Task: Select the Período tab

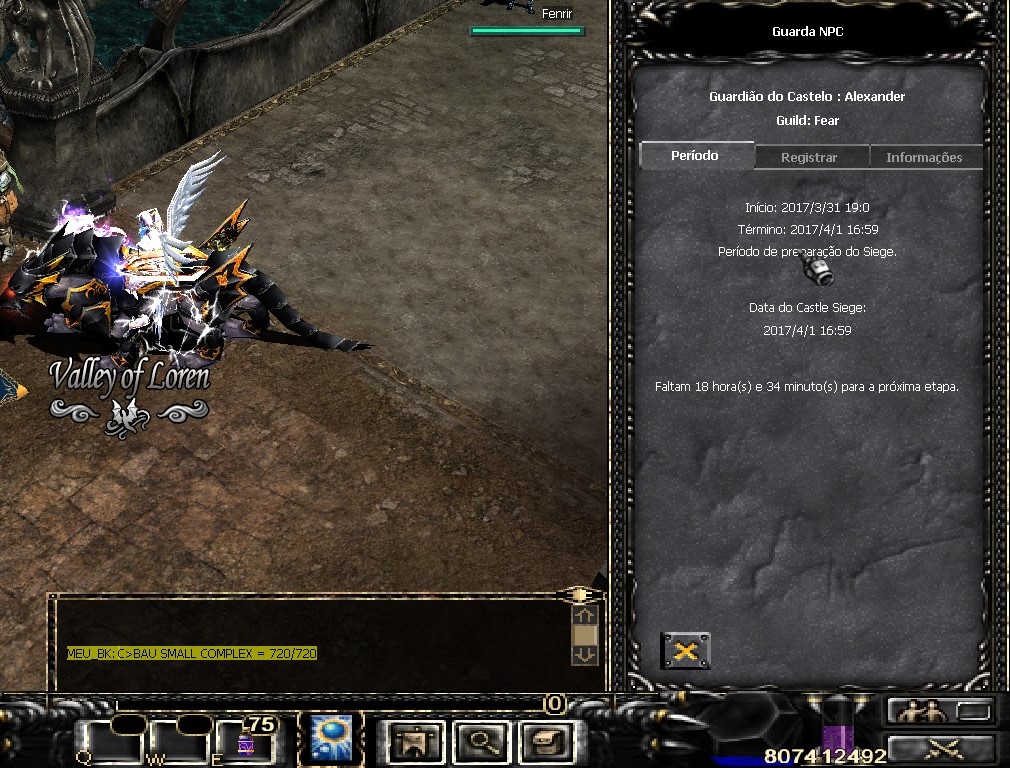Action: point(695,156)
